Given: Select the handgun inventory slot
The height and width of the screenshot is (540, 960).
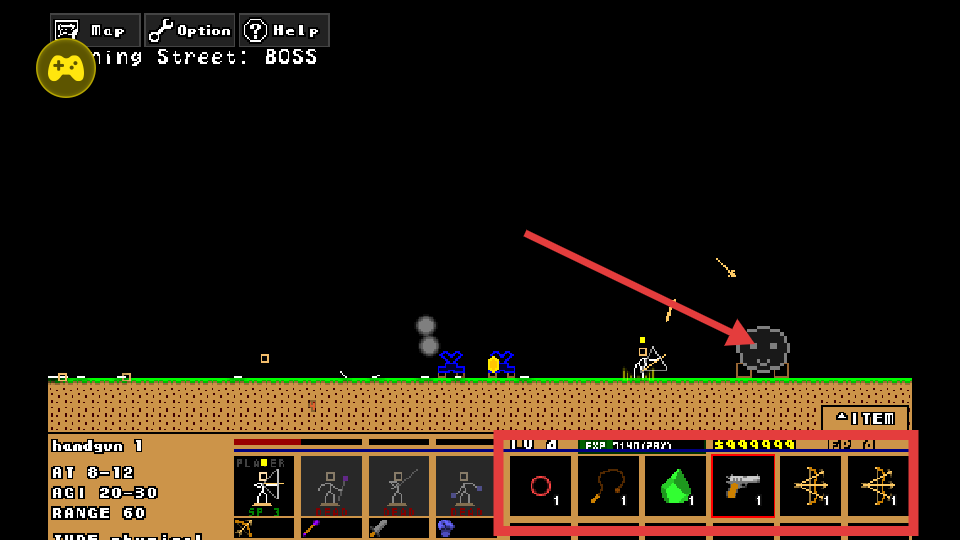Looking at the screenshot, I should (743, 486).
